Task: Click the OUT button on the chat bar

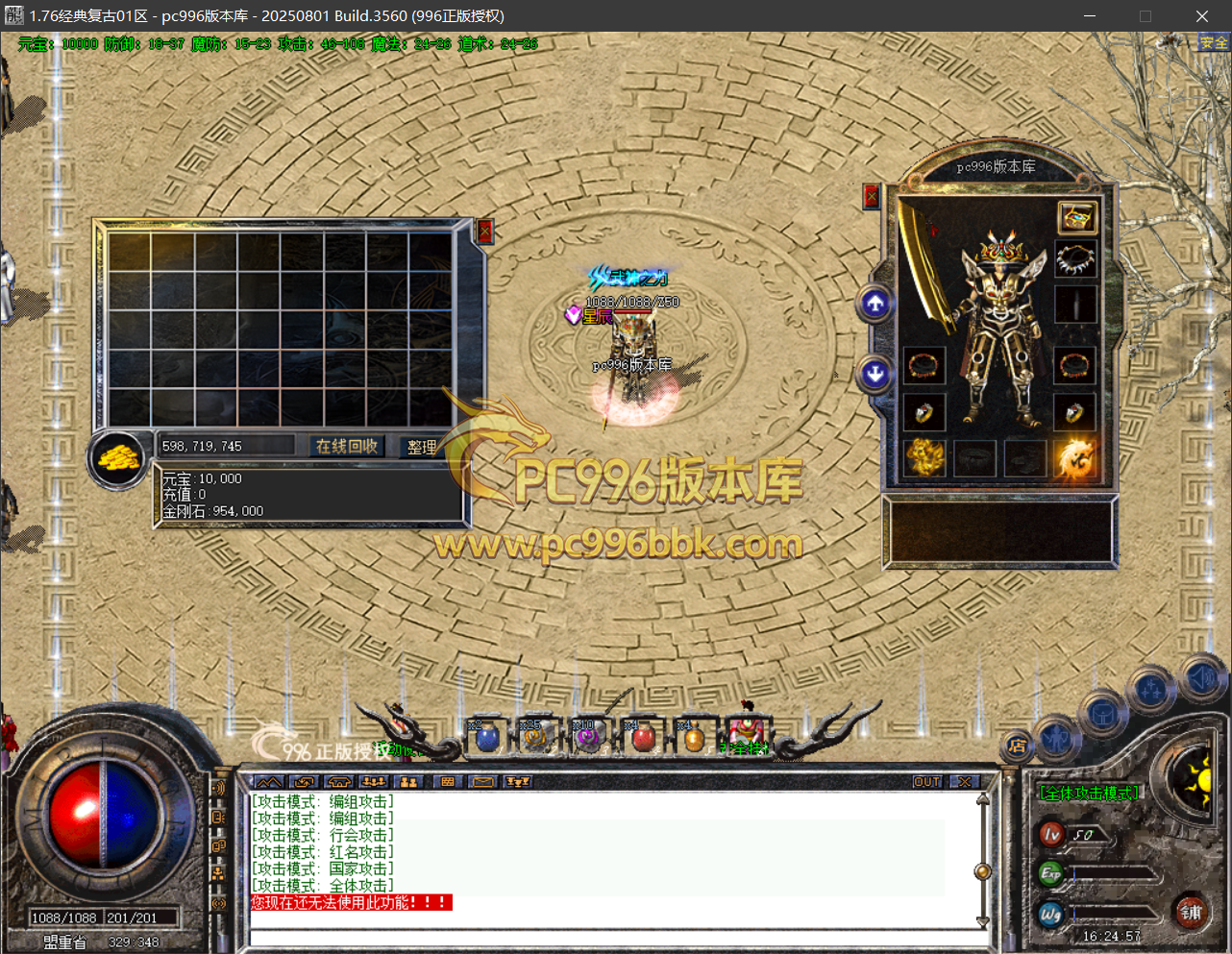Action: (926, 782)
